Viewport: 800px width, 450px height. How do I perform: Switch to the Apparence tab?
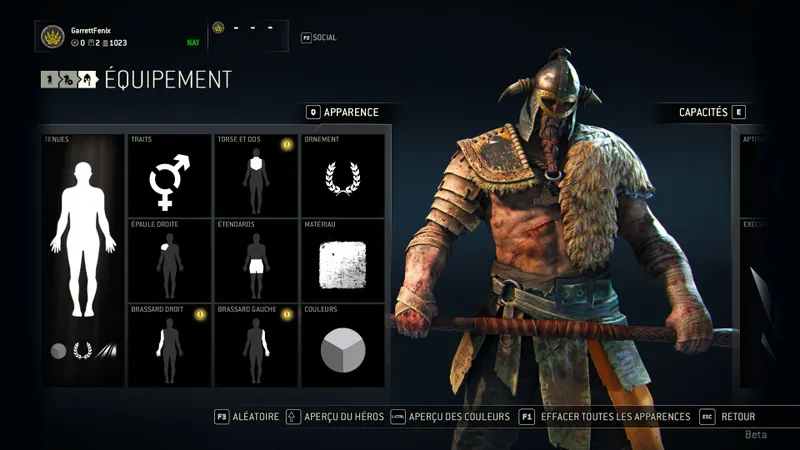coord(343,112)
